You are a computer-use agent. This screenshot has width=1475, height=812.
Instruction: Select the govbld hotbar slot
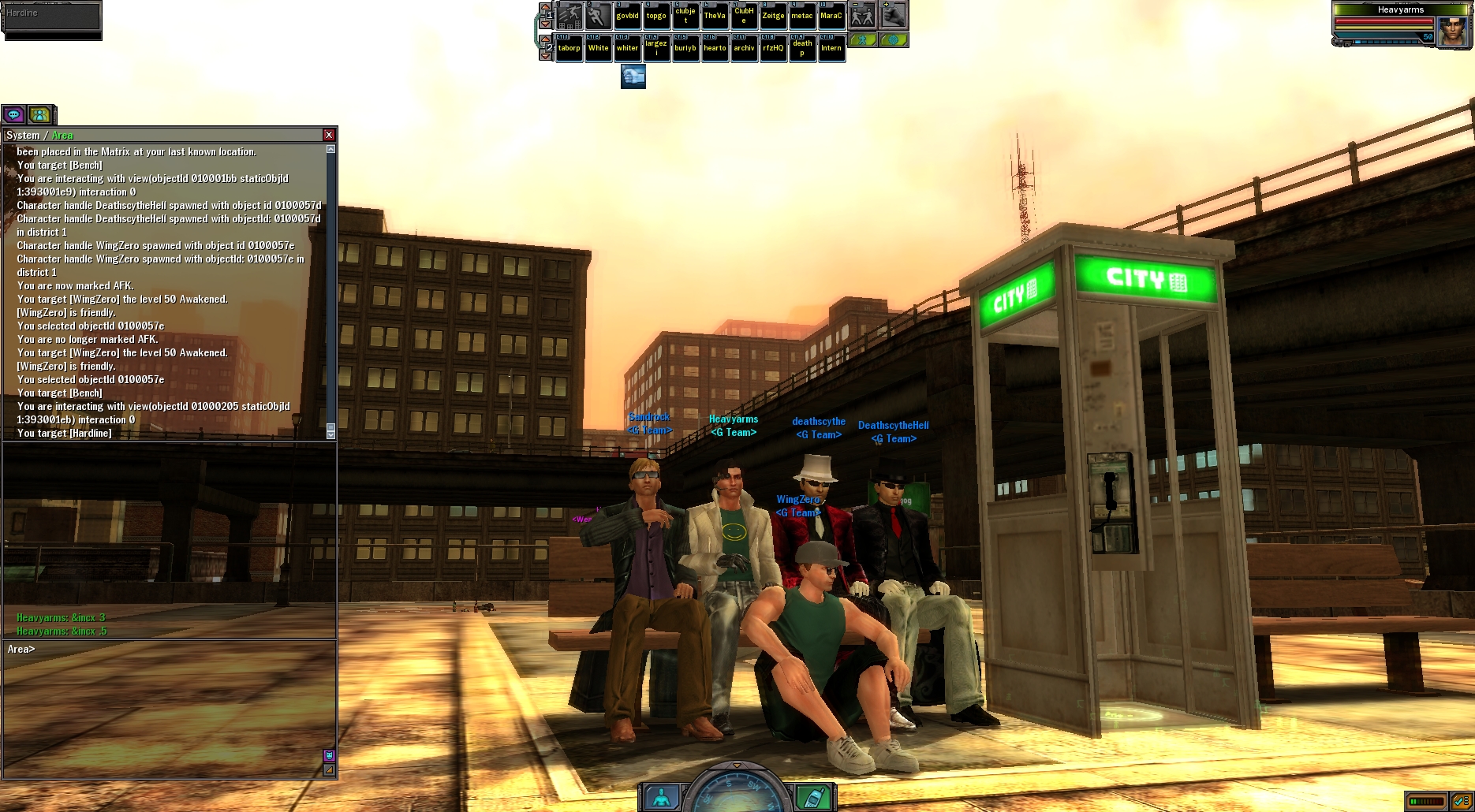627,15
